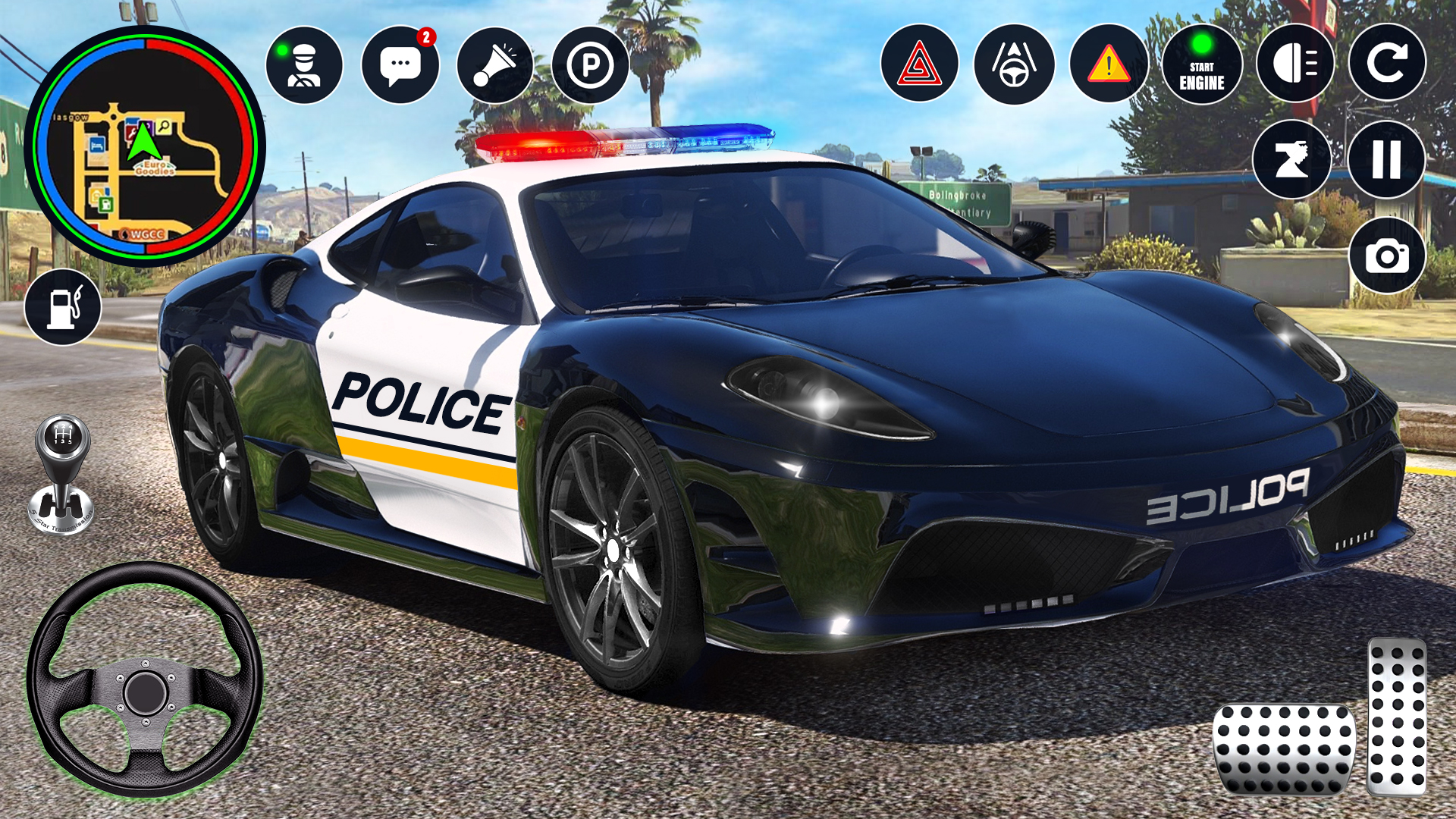
Task: Pause the game
Action: 1389,157
